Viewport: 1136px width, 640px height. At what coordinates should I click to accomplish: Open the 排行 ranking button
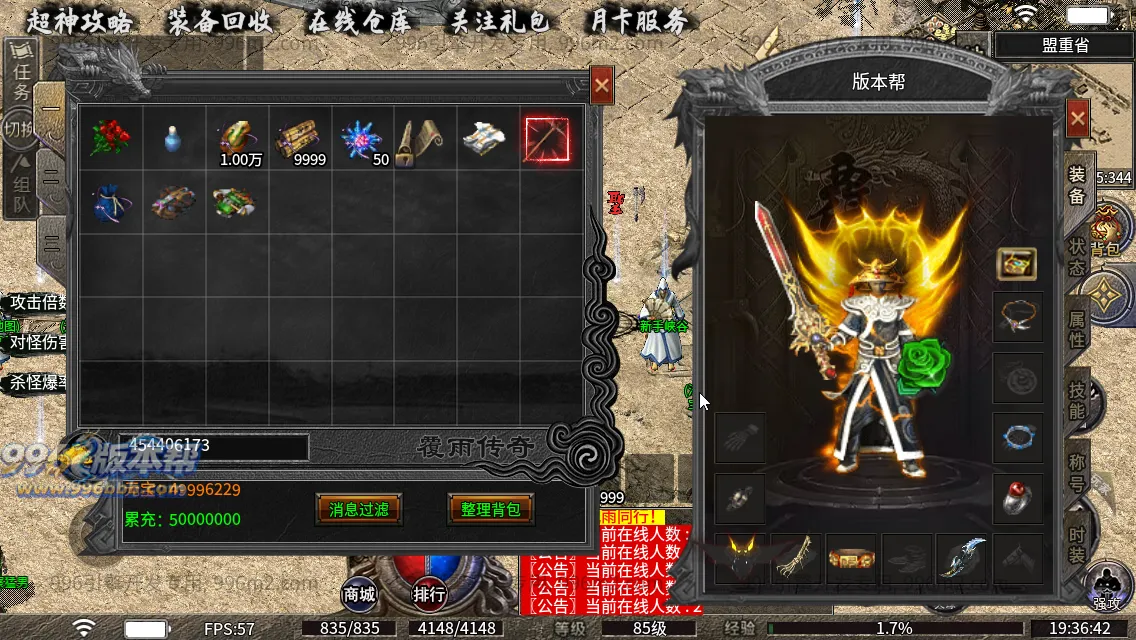tap(429, 594)
